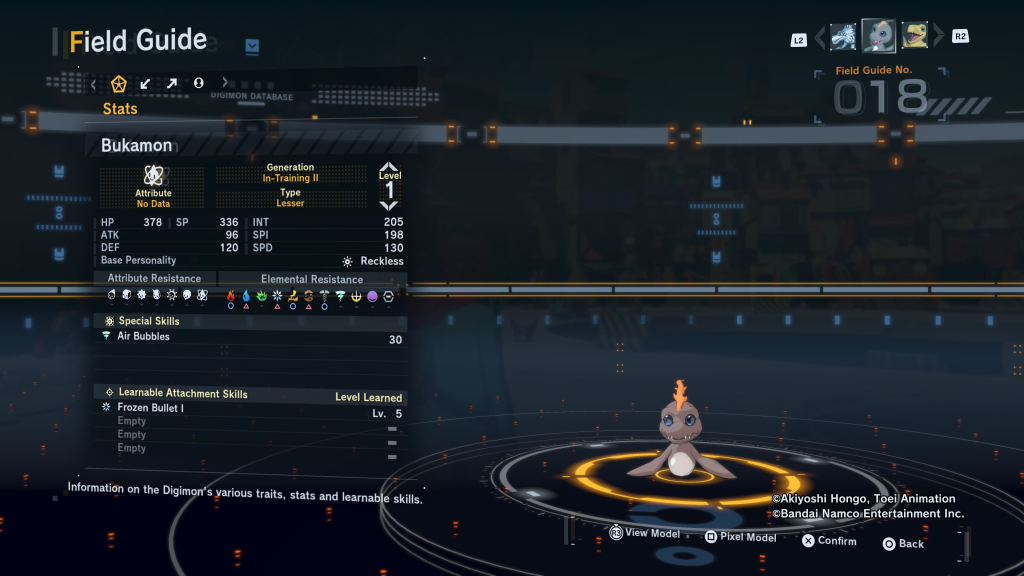The height and width of the screenshot is (576, 1024).
Task: Switch to the down-left arrow tab
Action: point(146,84)
